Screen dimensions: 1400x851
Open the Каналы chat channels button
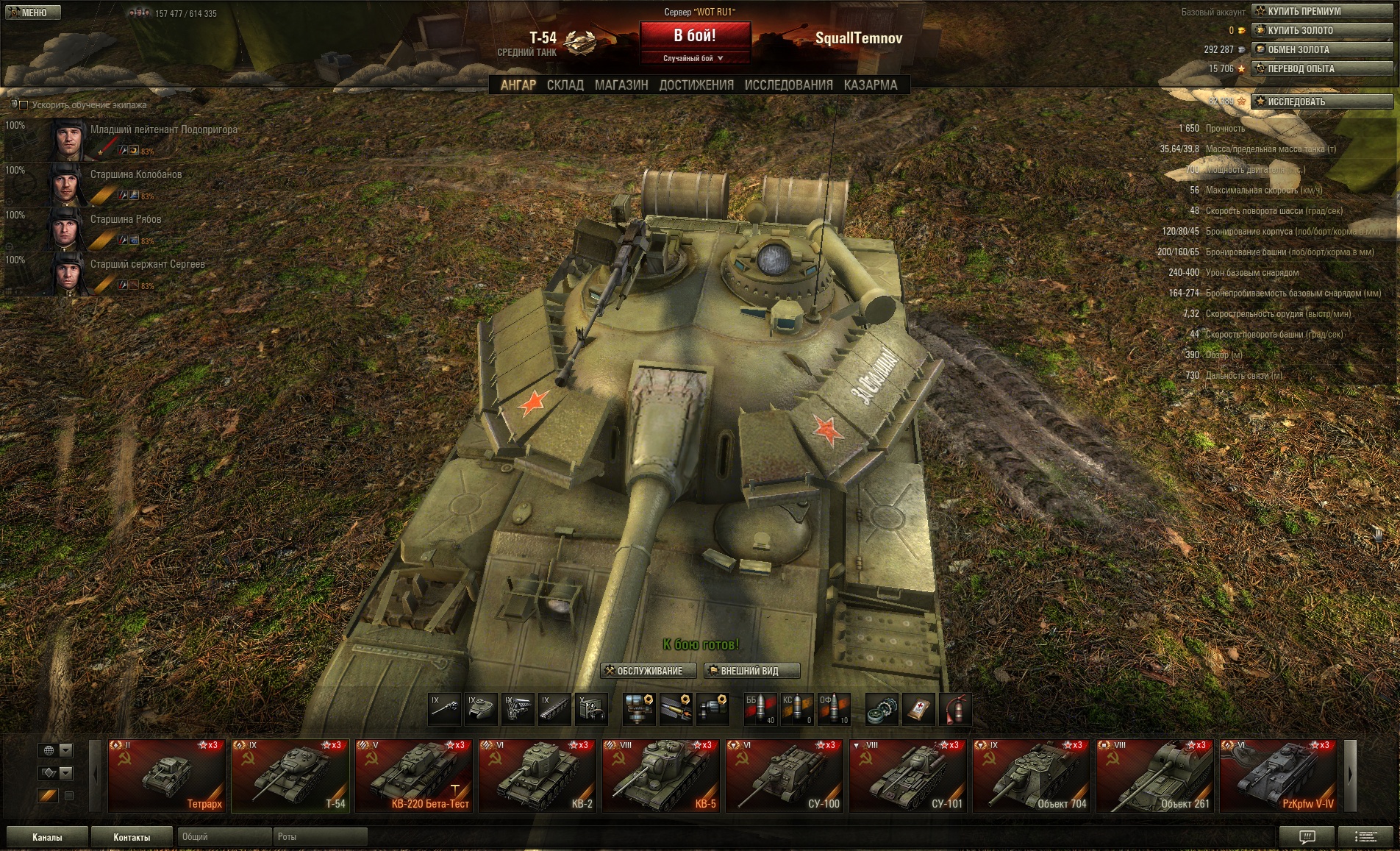tap(47, 837)
